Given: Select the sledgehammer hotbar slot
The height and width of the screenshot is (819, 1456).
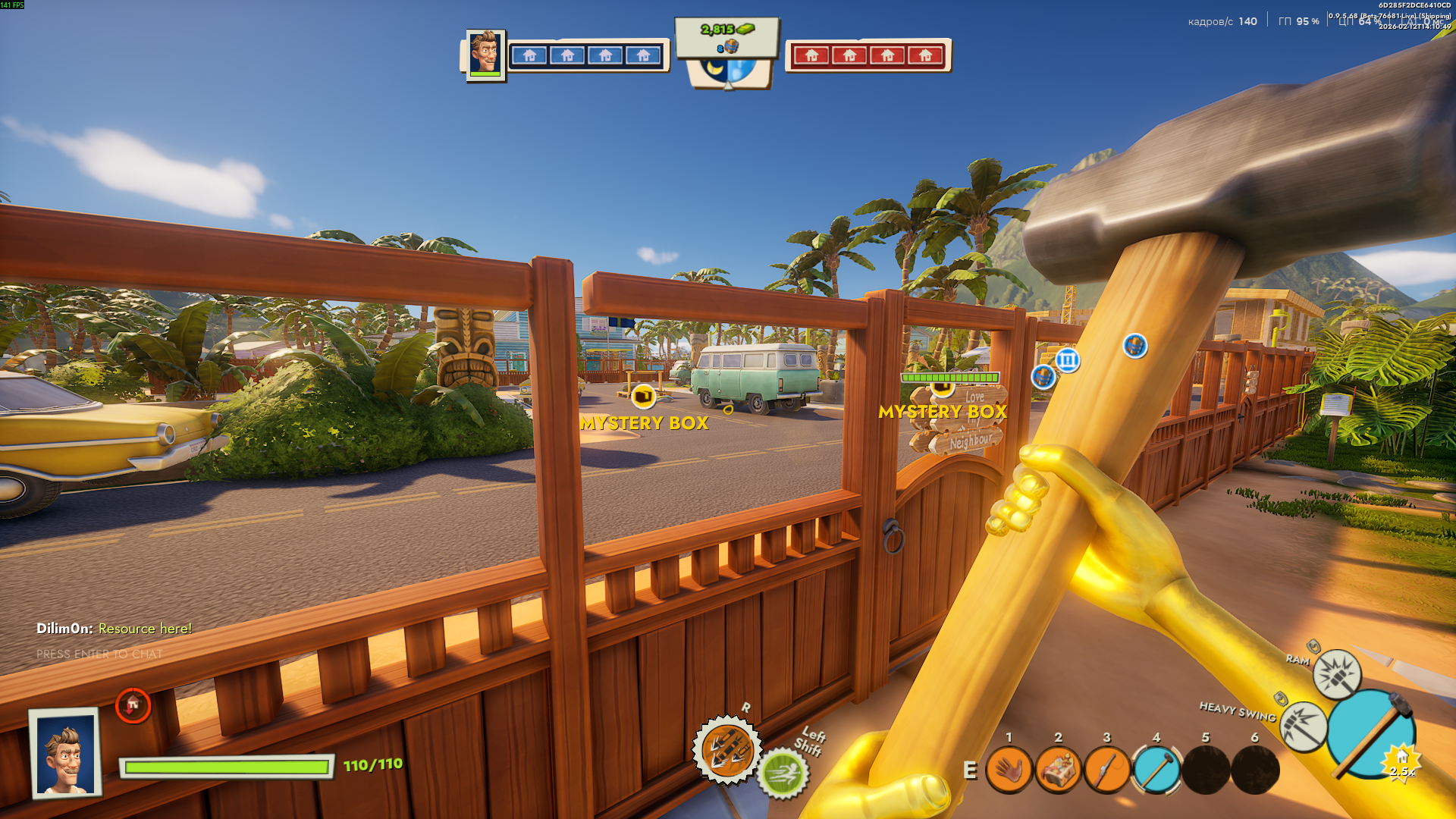Looking at the screenshot, I should pos(1156,770).
